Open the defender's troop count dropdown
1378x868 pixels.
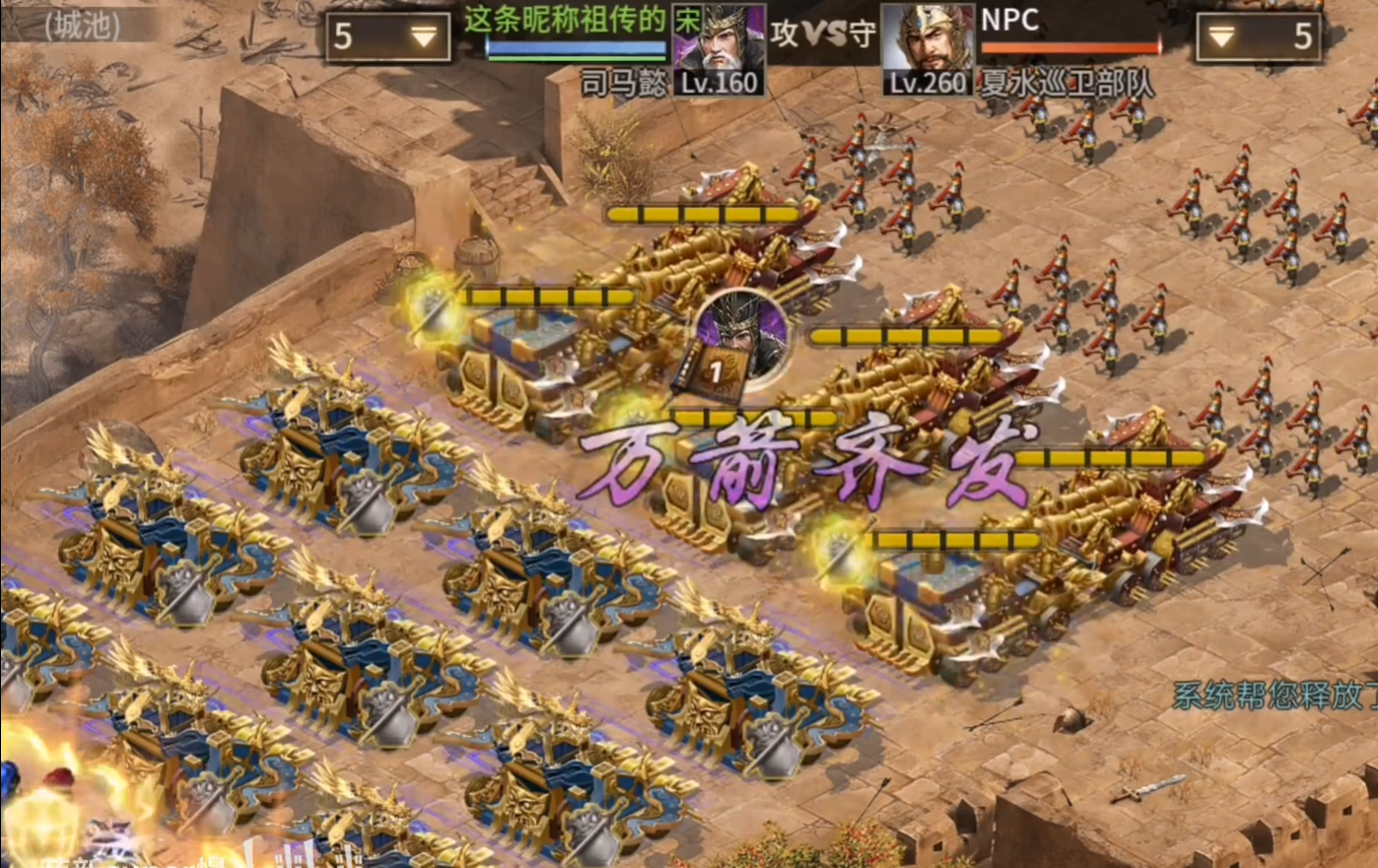click(1259, 37)
